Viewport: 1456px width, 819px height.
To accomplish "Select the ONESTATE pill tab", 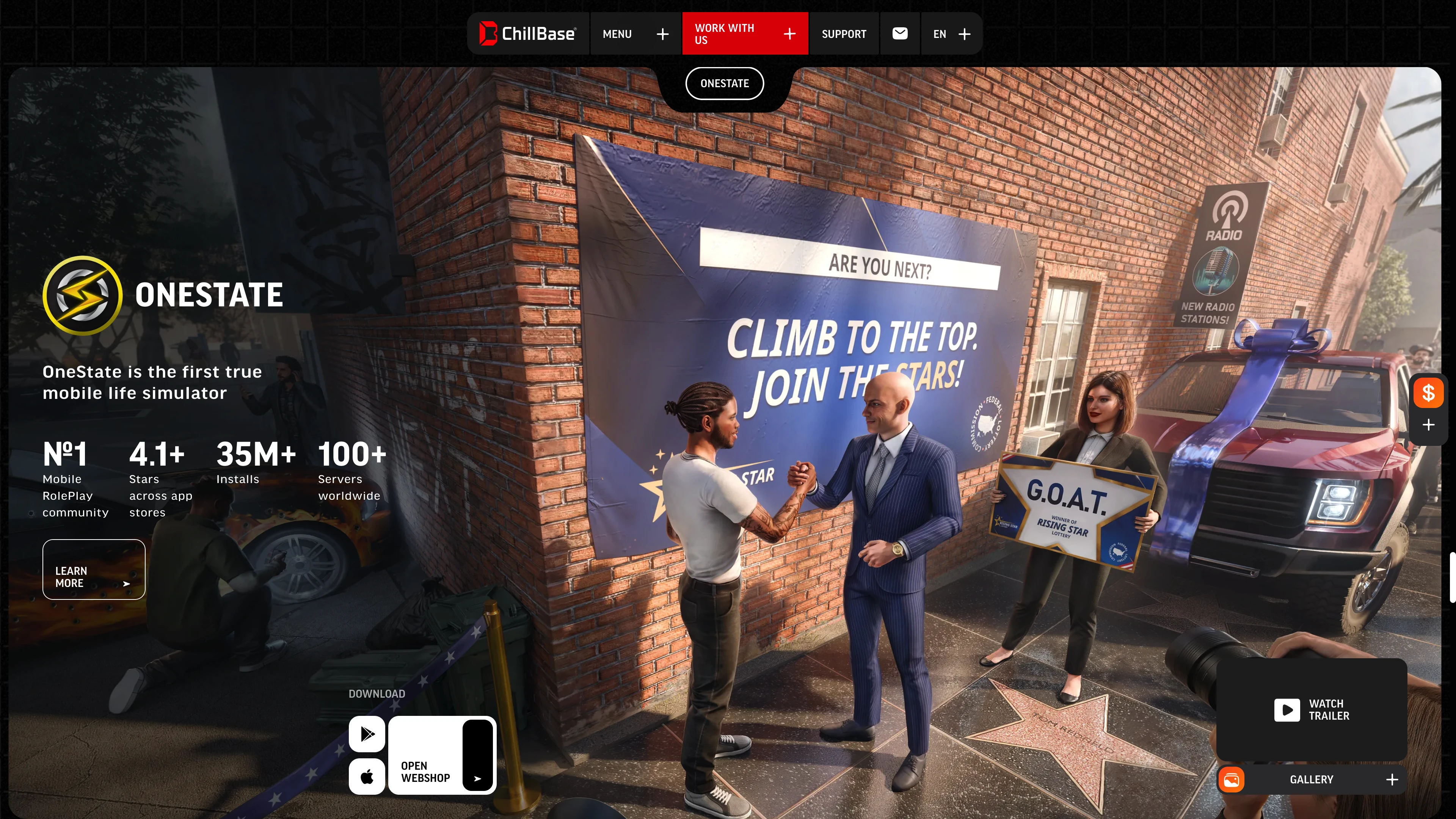I will pyautogui.click(x=725, y=84).
